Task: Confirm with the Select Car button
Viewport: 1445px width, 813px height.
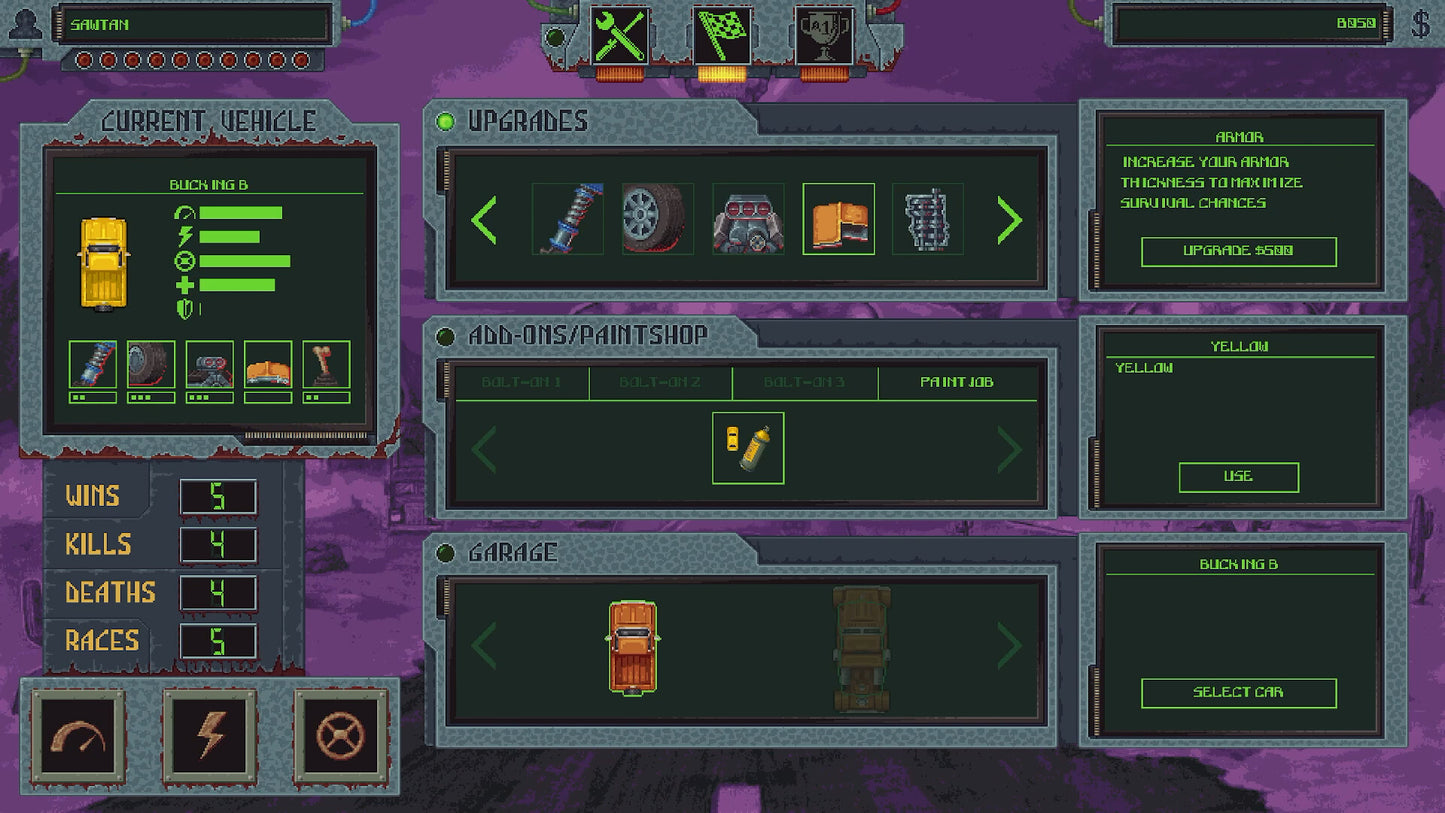Action: pos(1238,692)
